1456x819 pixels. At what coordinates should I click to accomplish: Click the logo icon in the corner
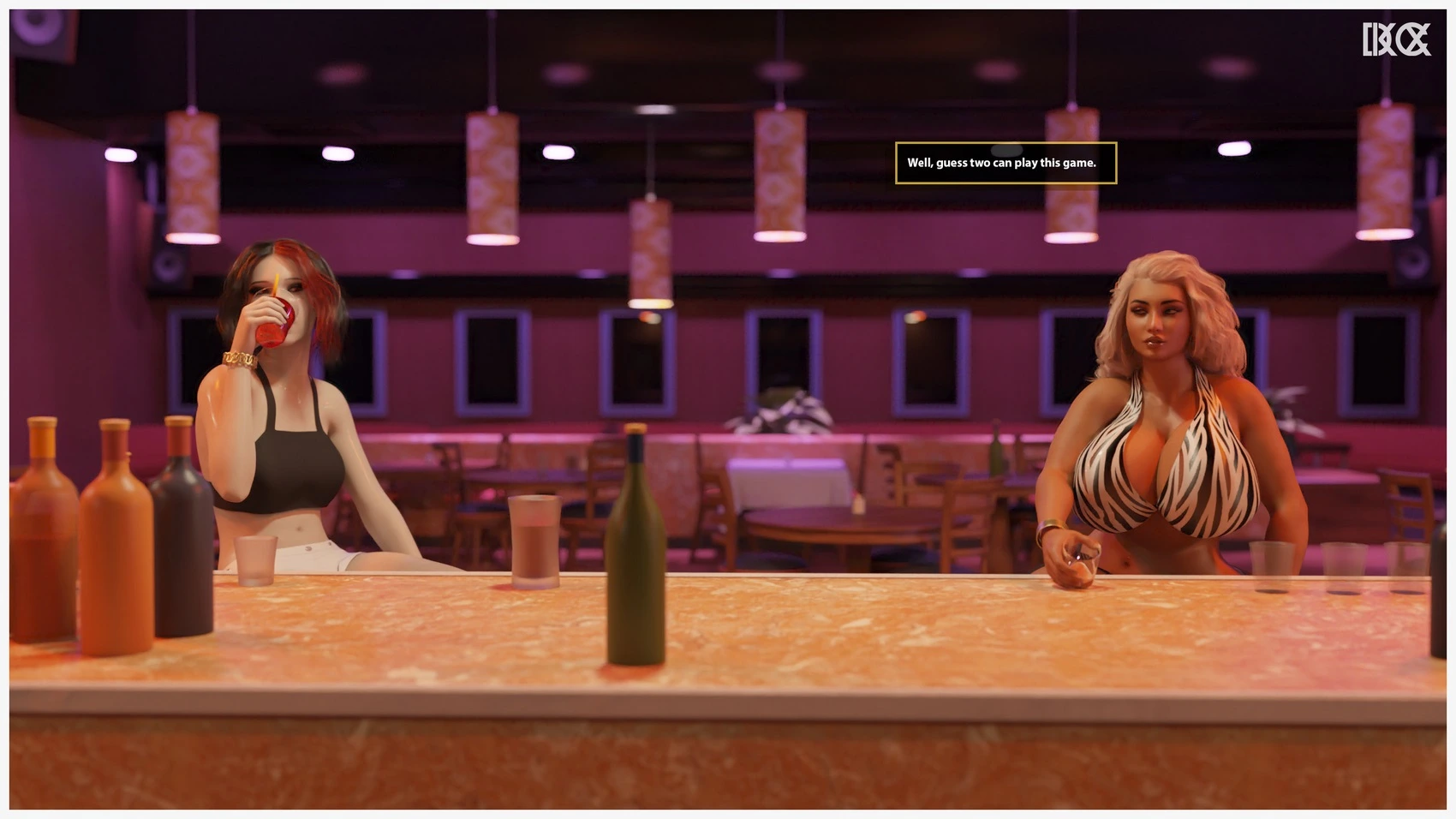[1396, 39]
